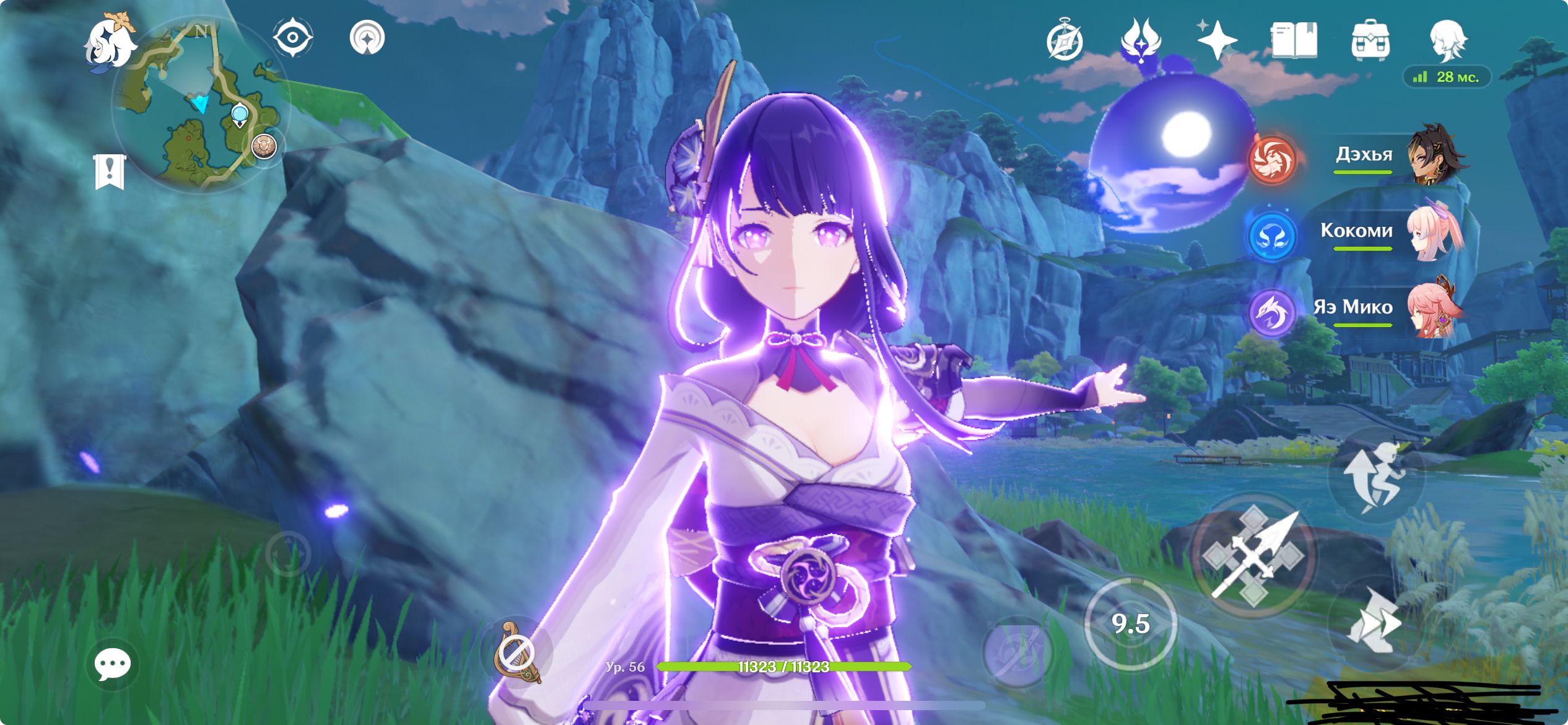The width and height of the screenshot is (1568, 725).
Task: Open the chat speech bubble
Action: click(x=112, y=665)
